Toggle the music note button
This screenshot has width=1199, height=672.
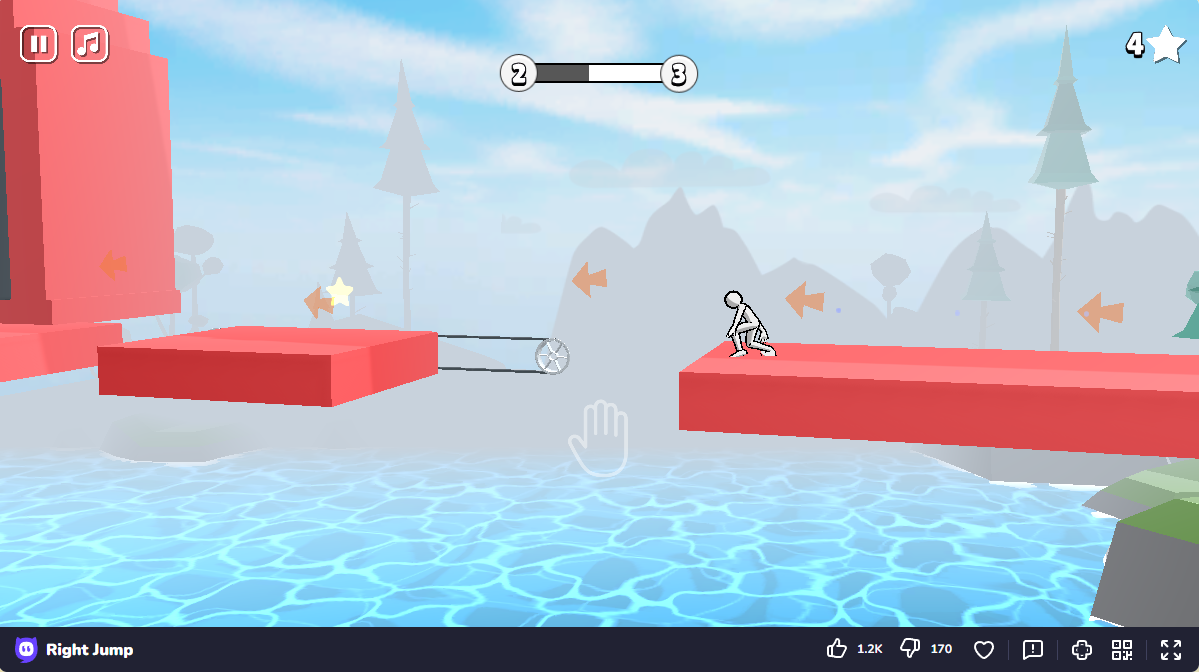point(90,44)
